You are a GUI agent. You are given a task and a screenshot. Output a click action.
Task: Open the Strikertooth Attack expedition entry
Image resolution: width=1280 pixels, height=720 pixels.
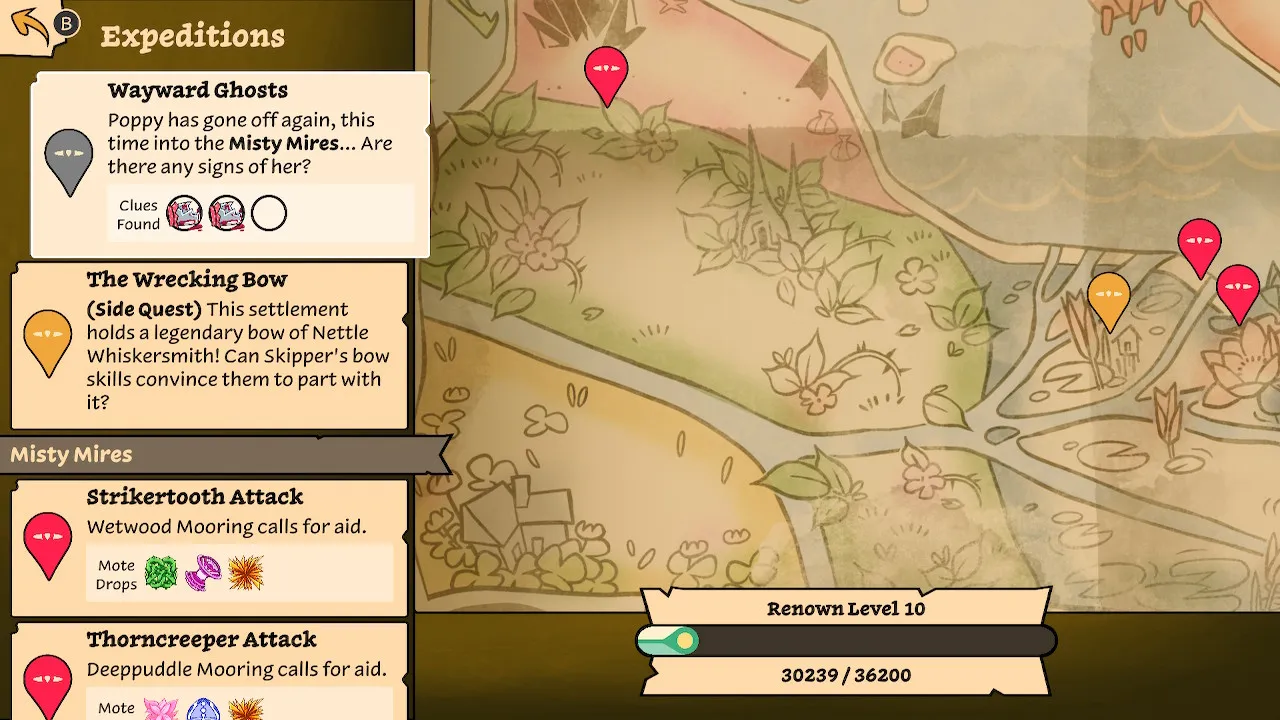(210, 547)
